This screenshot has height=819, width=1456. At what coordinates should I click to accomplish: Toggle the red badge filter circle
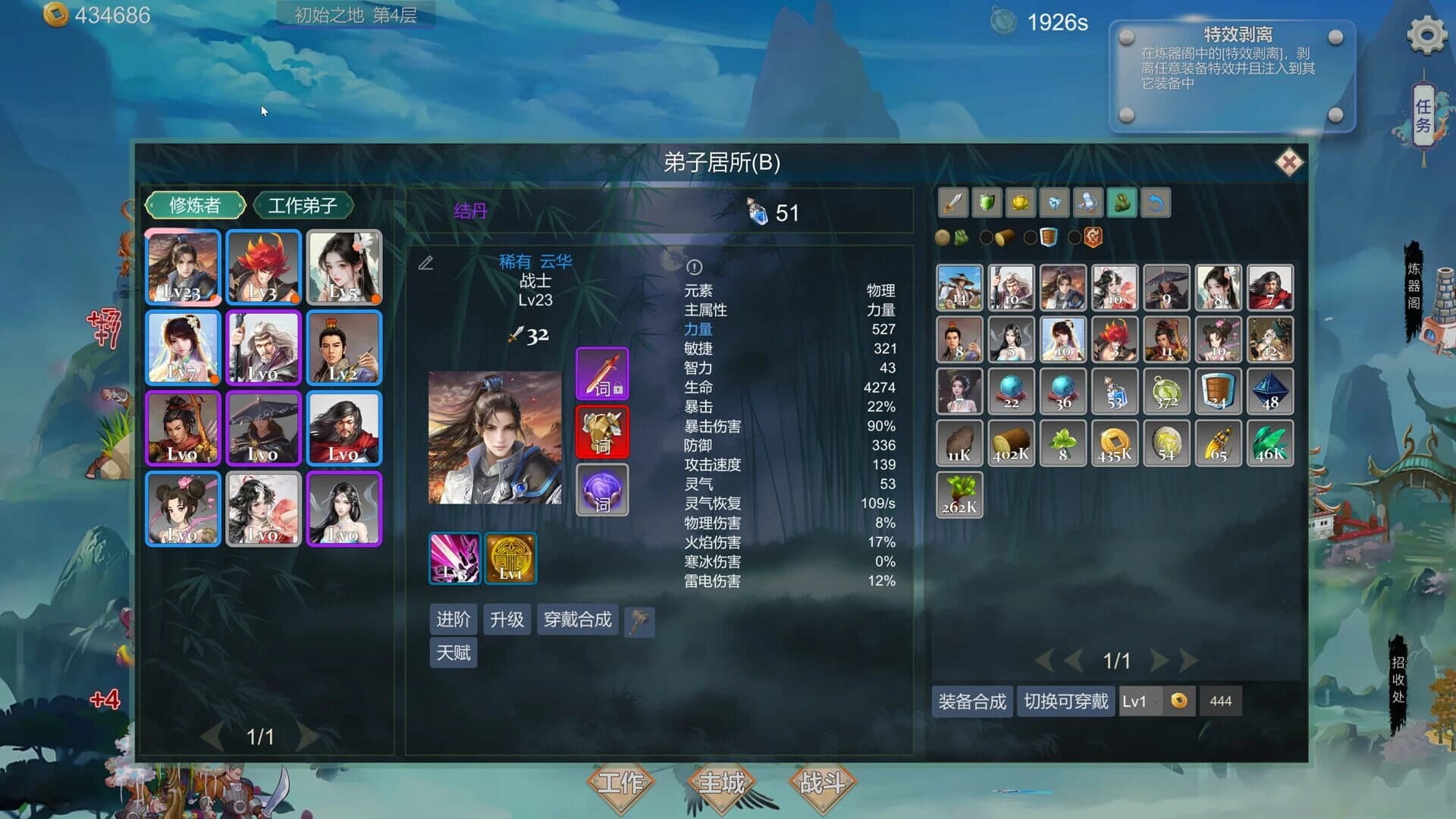click(1075, 237)
